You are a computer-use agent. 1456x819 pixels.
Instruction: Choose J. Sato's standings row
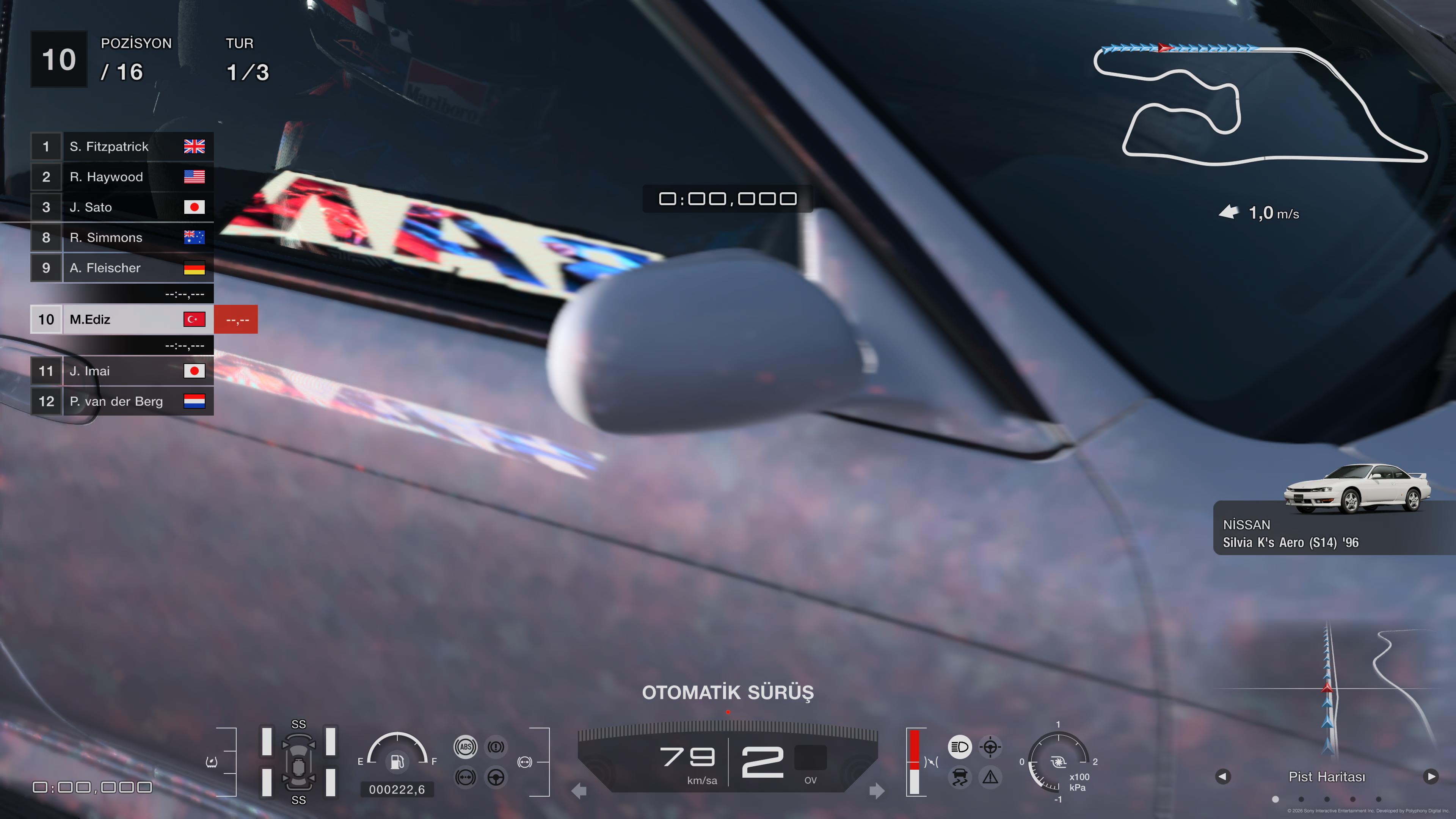[121, 207]
